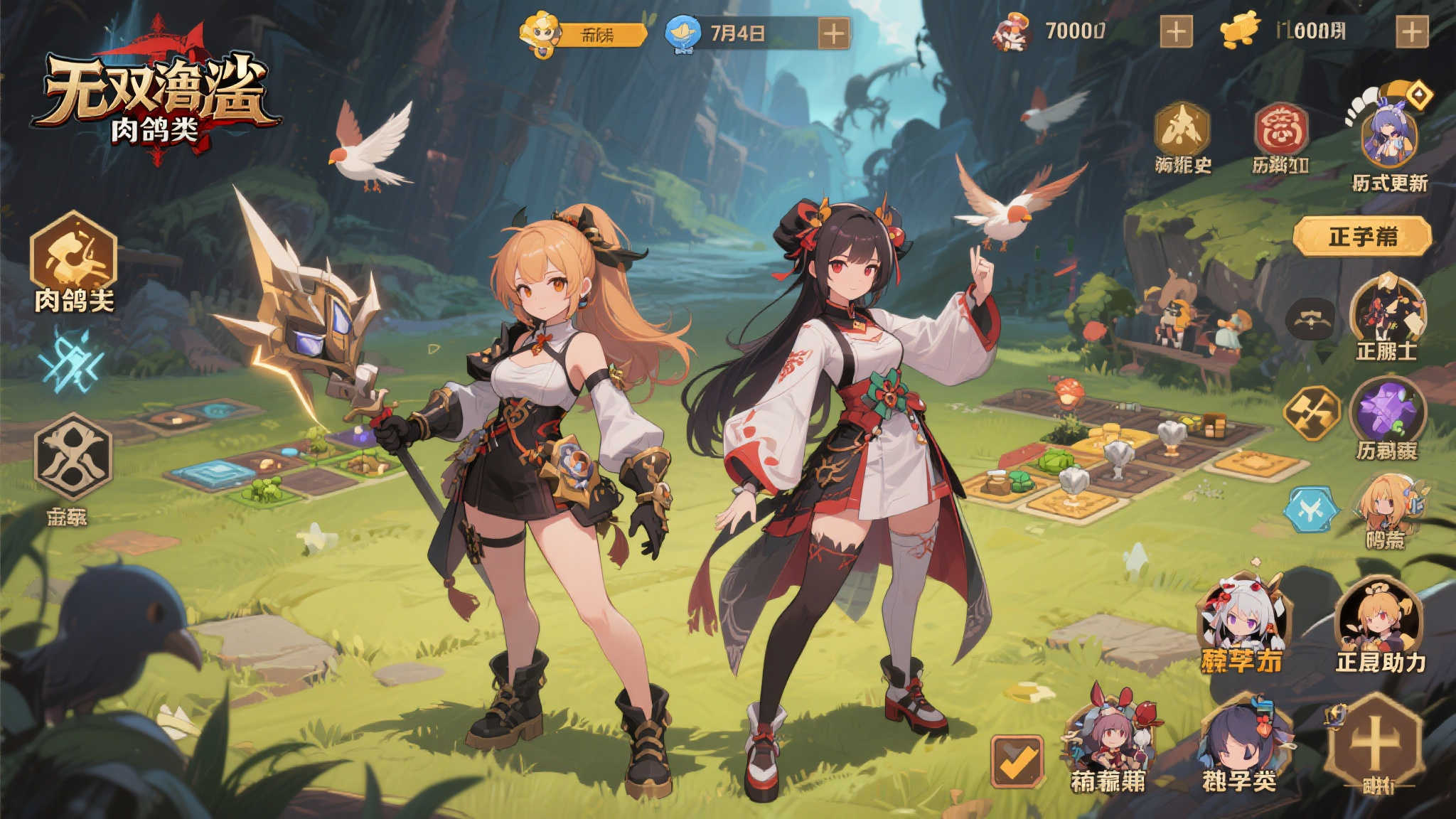Screen dimensions: 1456x819
Task: Tap the glowing blue crossed-swords icon
Action: pyautogui.click(x=71, y=362)
